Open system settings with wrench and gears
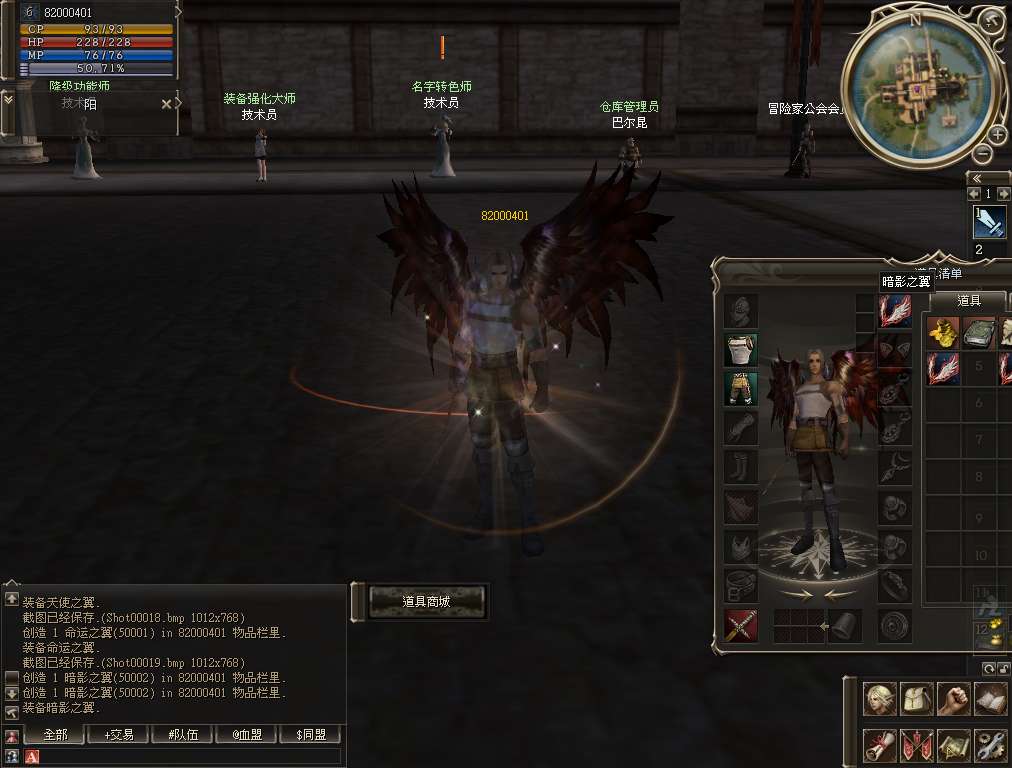 pyautogui.click(x=990, y=745)
